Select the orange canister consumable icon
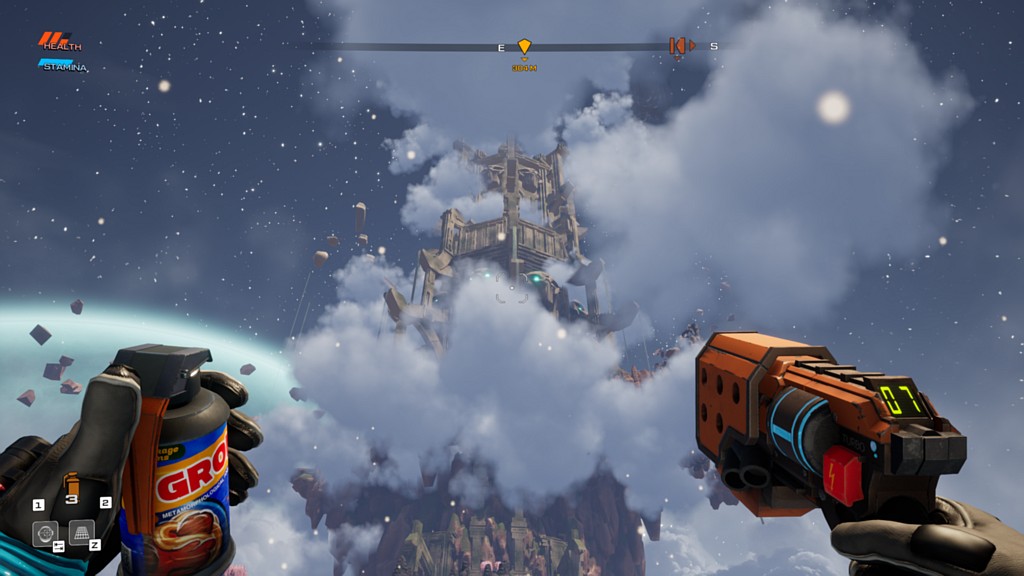This screenshot has width=1024, height=576. tap(71, 483)
